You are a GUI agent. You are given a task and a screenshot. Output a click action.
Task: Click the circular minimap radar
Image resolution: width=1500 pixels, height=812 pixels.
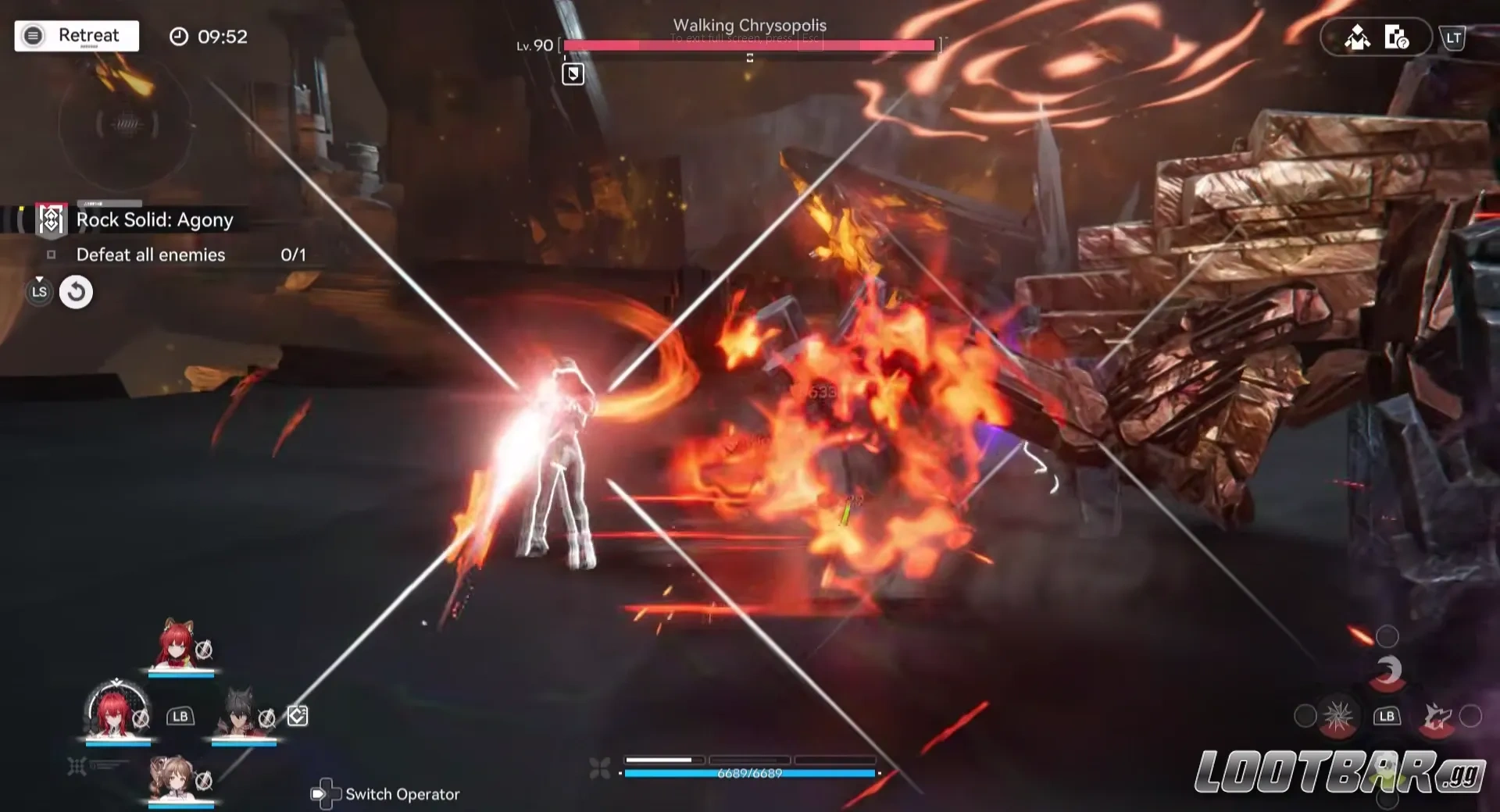click(x=125, y=123)
